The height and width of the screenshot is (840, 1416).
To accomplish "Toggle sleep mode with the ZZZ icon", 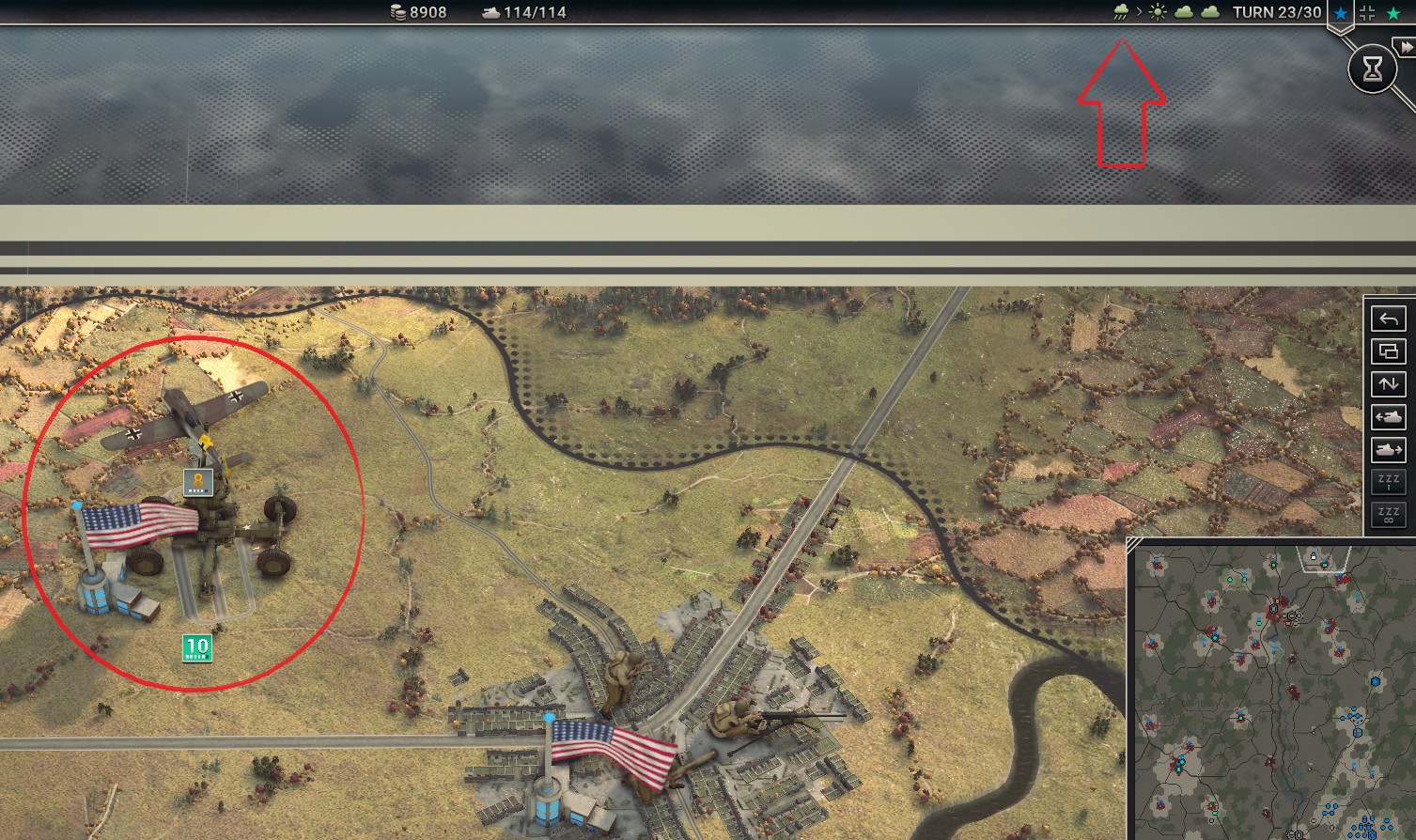I will [x=1388, y=481].
